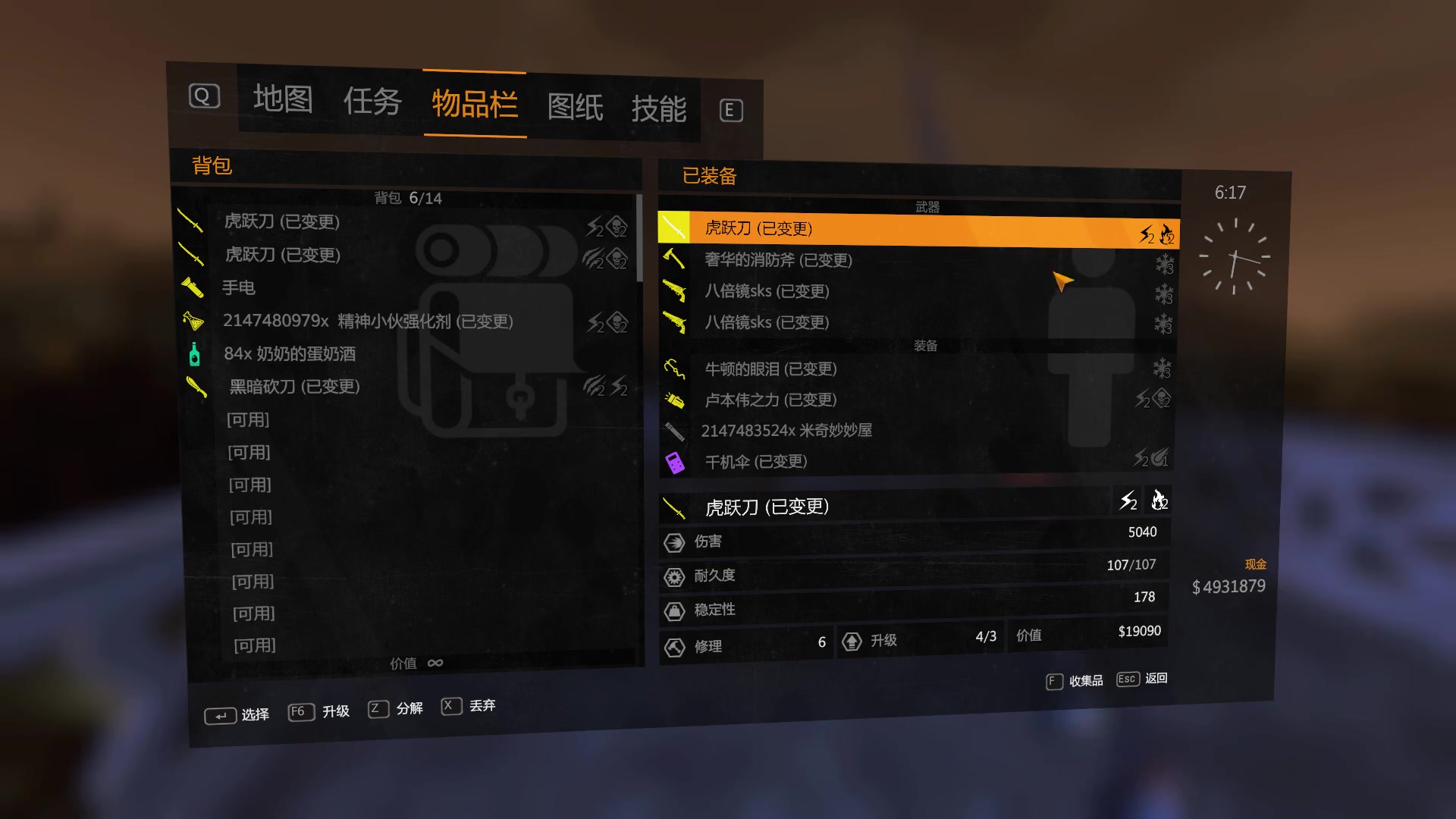Click the purple gadget icon beside 千机伞
Image resolution: width=1456 pixels, height=819 pixels.
click(x=673, y=461)
